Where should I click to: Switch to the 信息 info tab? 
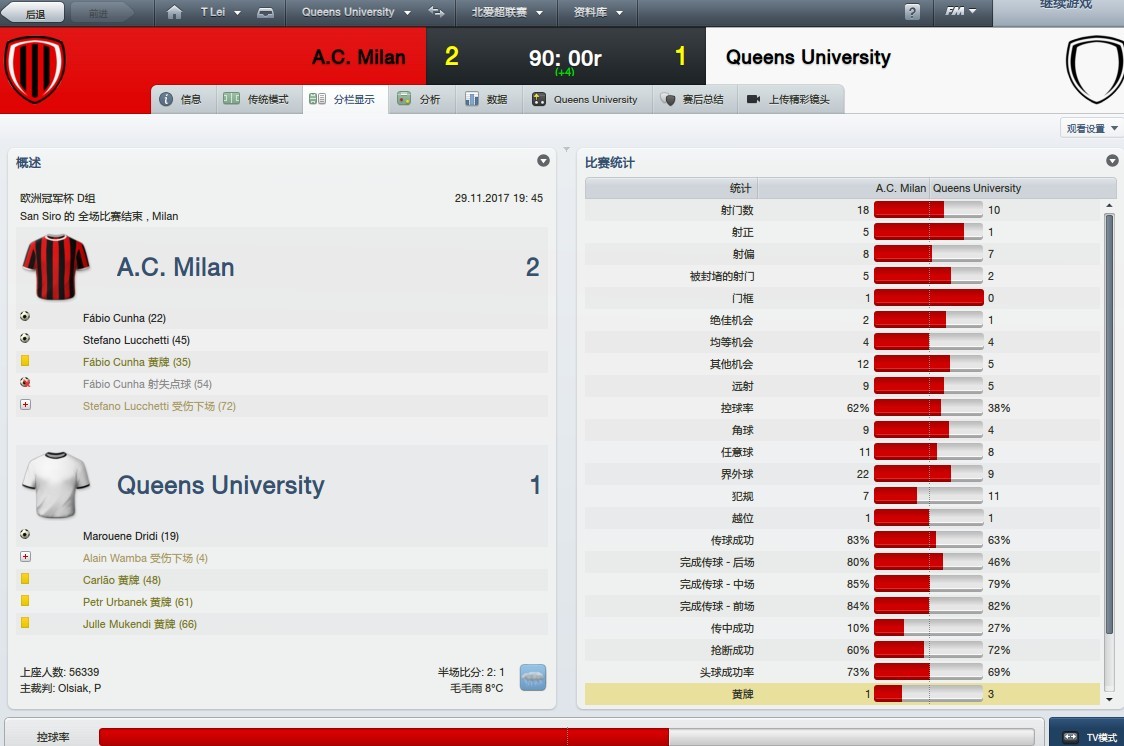[x=181, y=99]
